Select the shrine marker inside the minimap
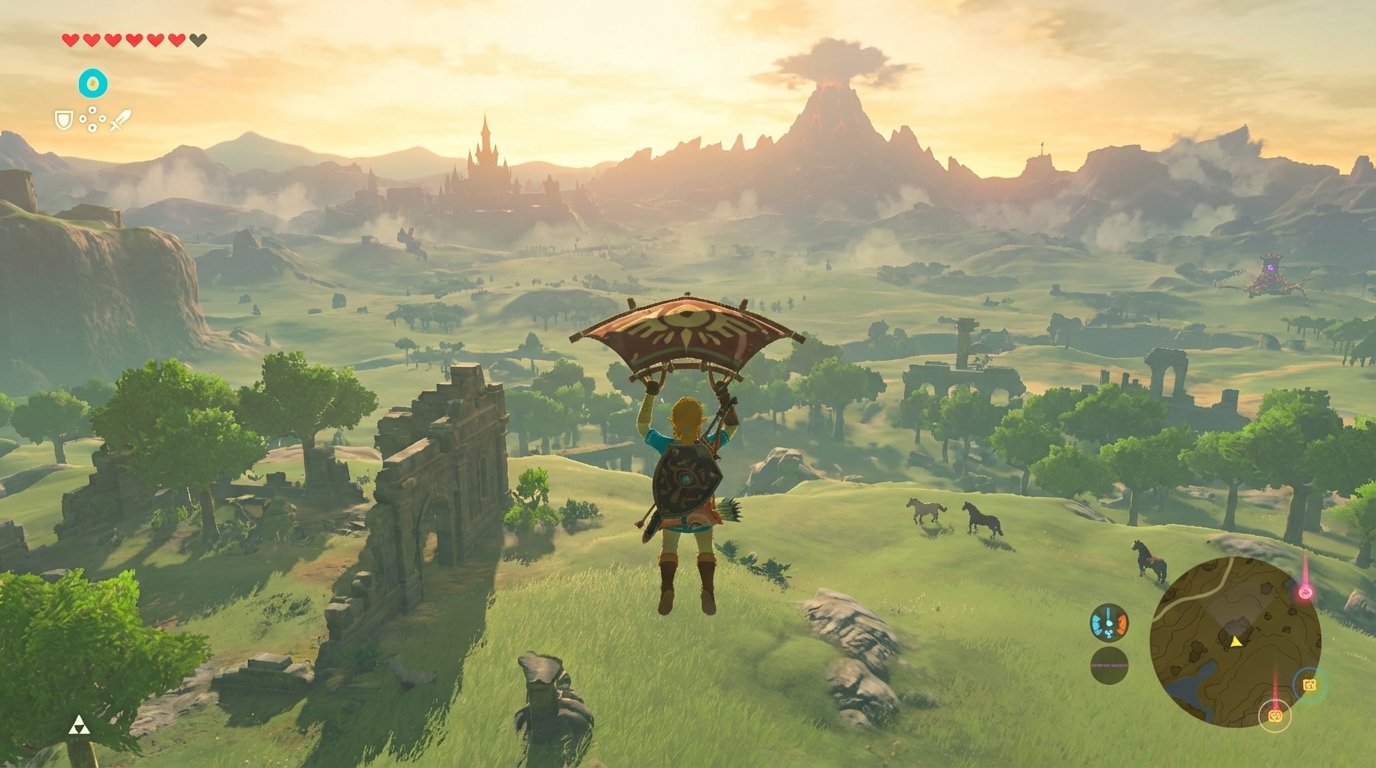The image size is (1376, 768). click(1309, 686)
